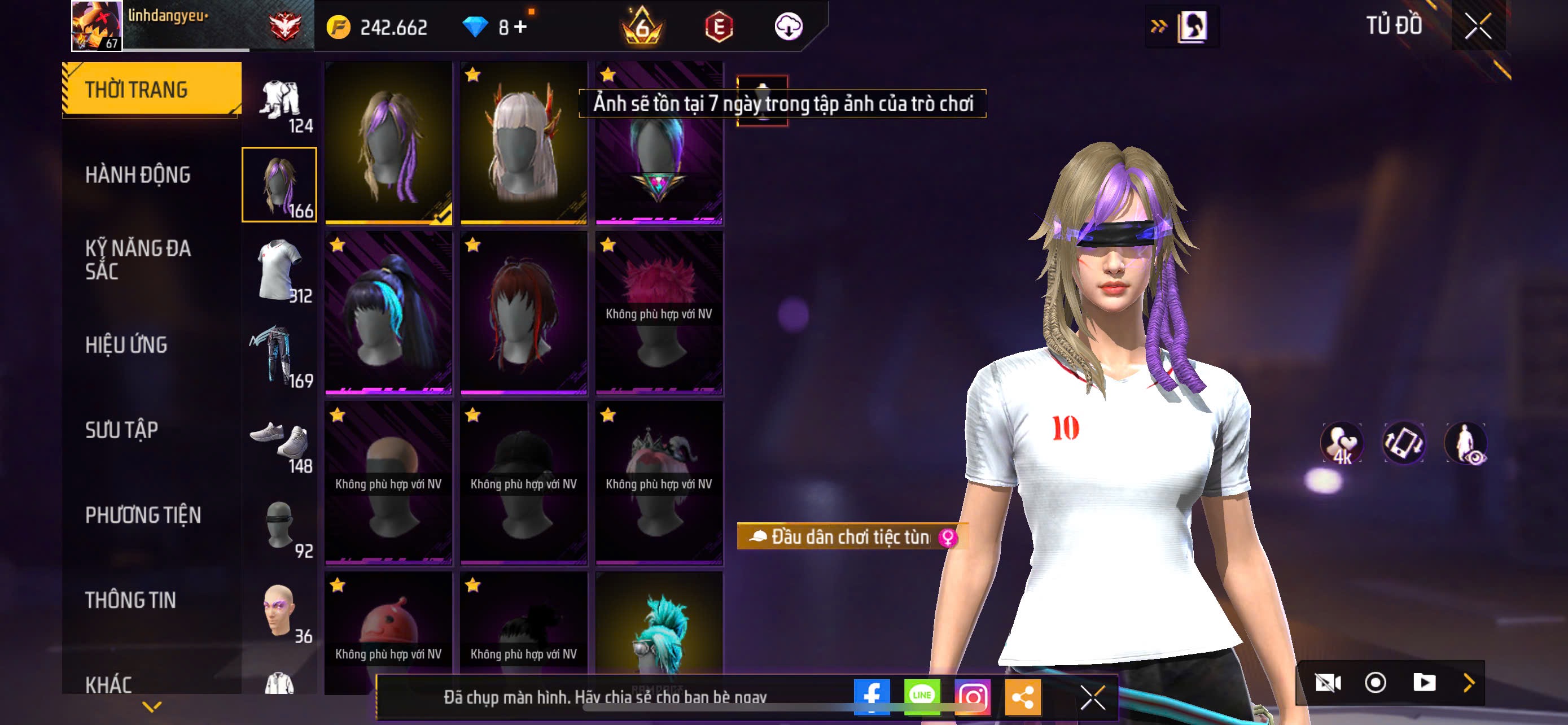The height and width of the screenshot is (725, 1568).
Task: Share the screenshot to Facebook
Action: (x=871, y=696)
